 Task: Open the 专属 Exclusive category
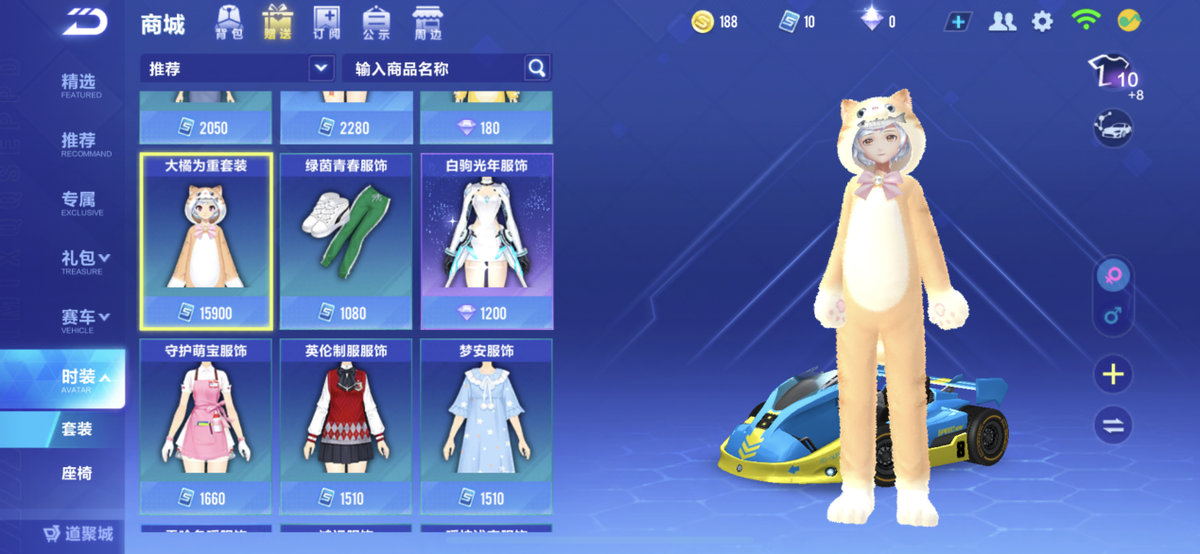[x=80, y=202]
